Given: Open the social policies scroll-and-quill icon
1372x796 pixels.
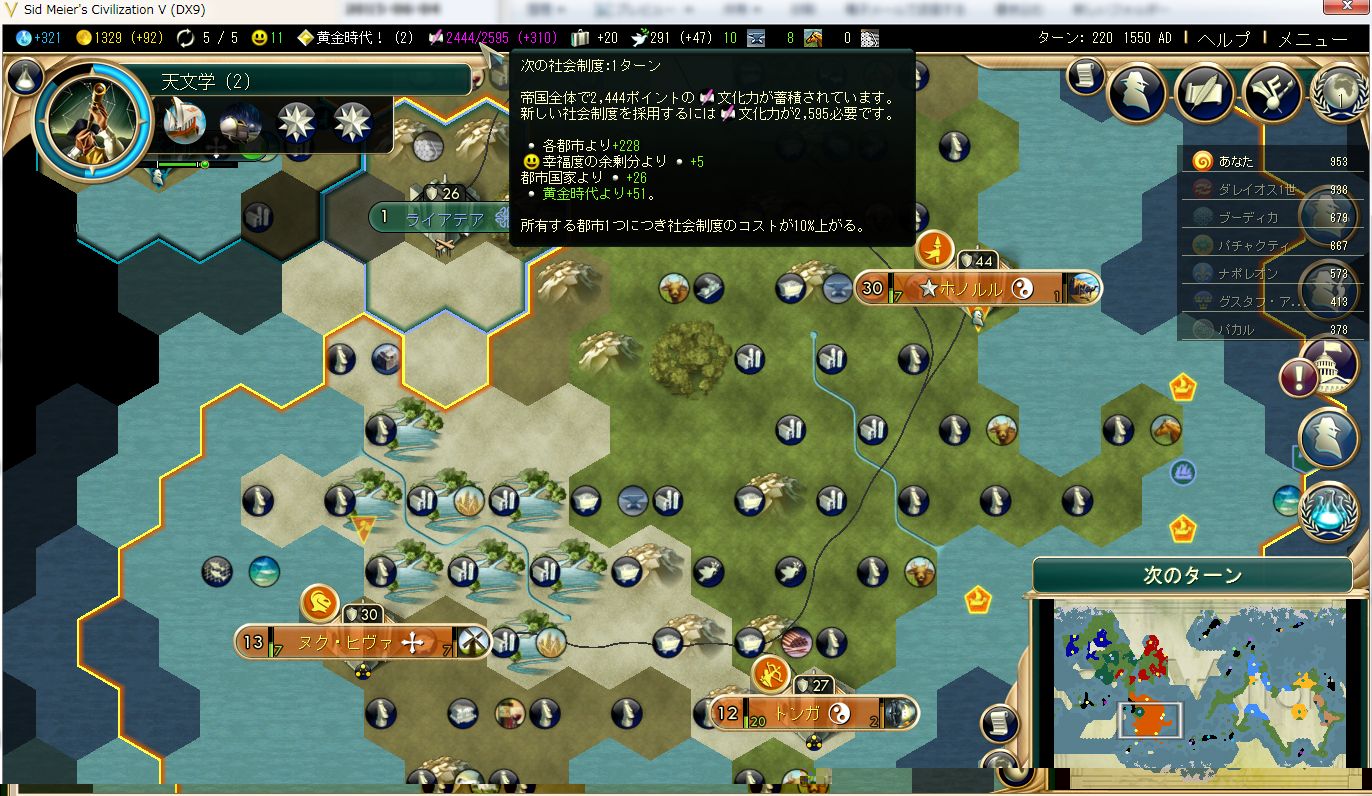Looking at the screenshot, I should [x=1207, y=93].
